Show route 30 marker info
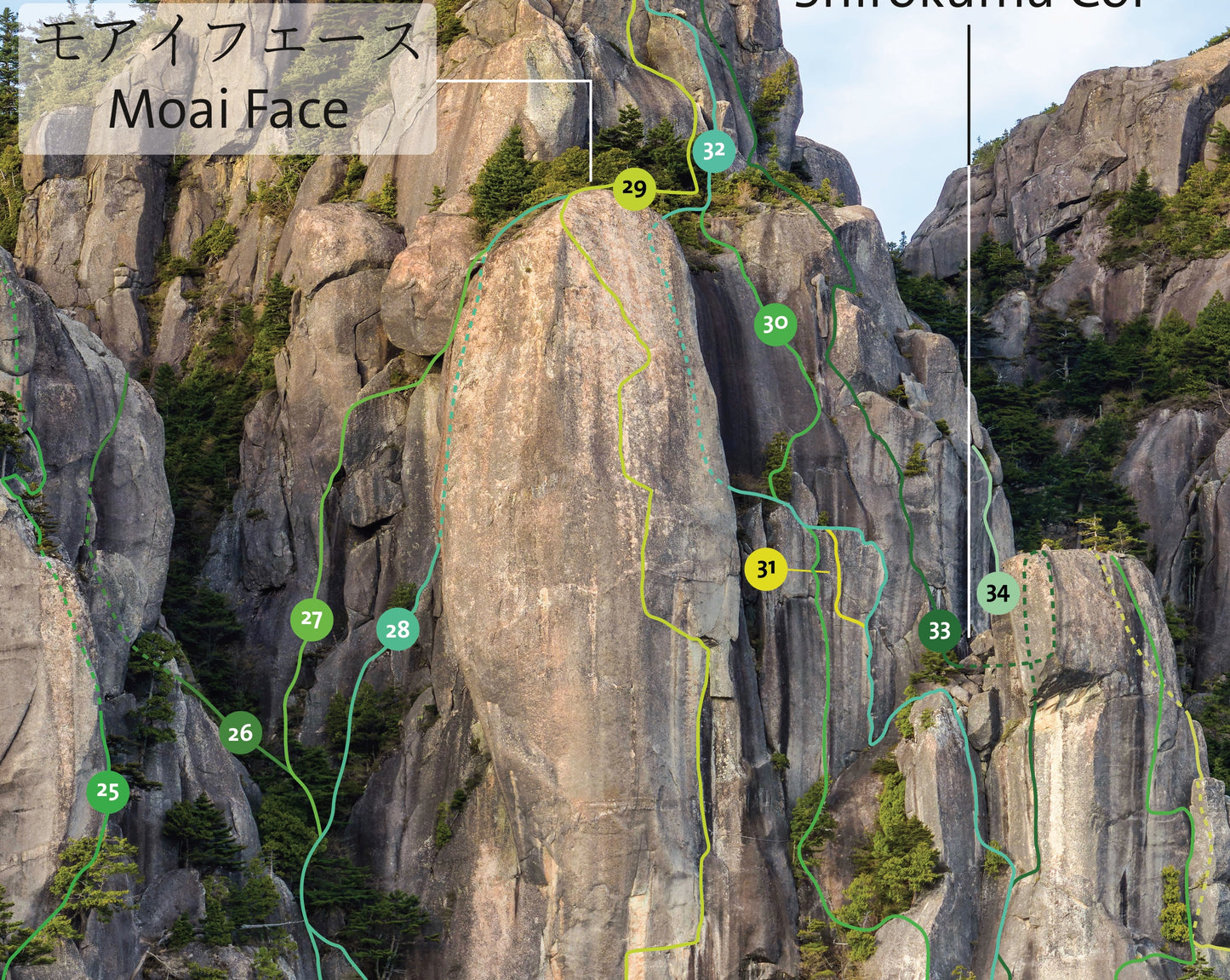 (775, 324)
